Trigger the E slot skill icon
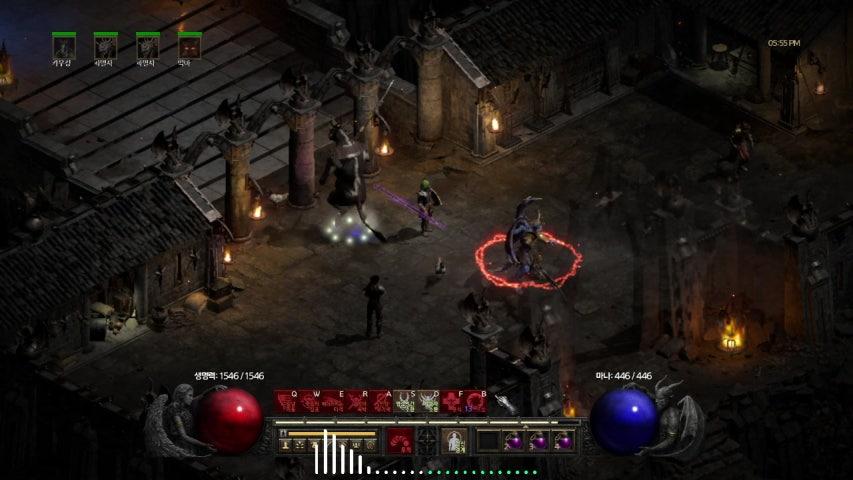Viewport: 853px width, 480px height. click(x=334, y=404)
